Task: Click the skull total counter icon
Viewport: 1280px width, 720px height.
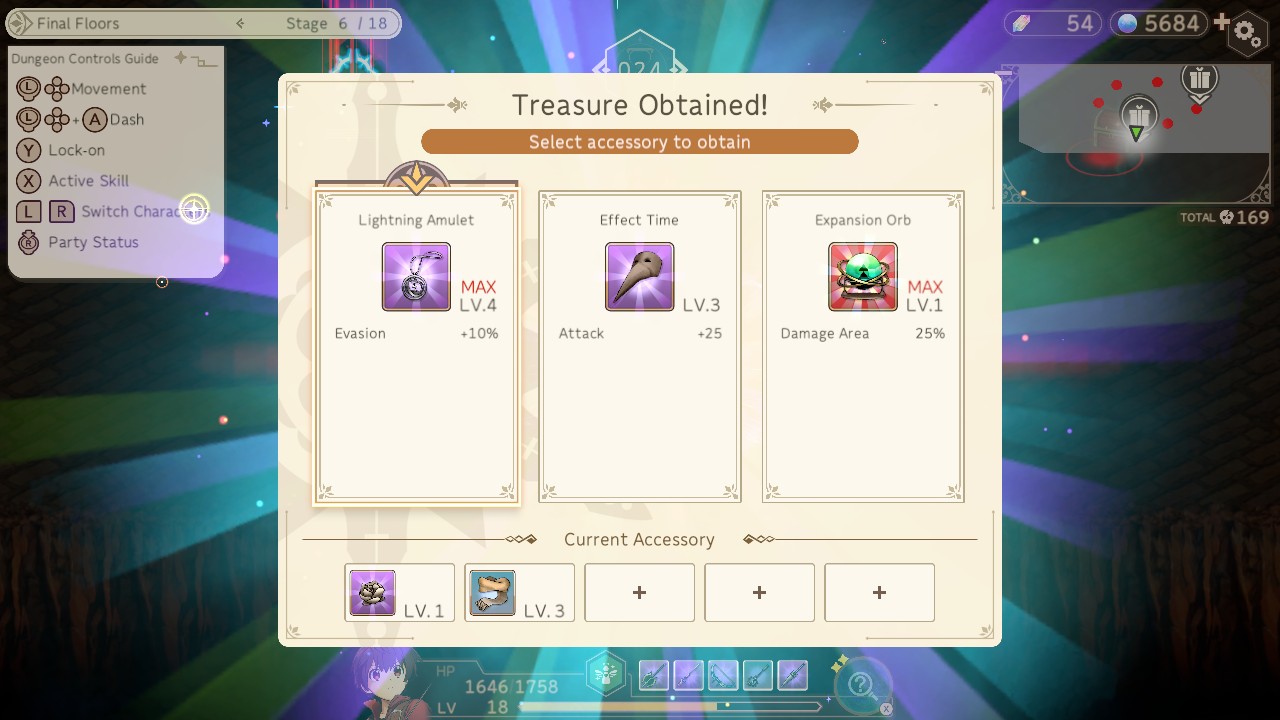Action: click(x=1228, y=217)
